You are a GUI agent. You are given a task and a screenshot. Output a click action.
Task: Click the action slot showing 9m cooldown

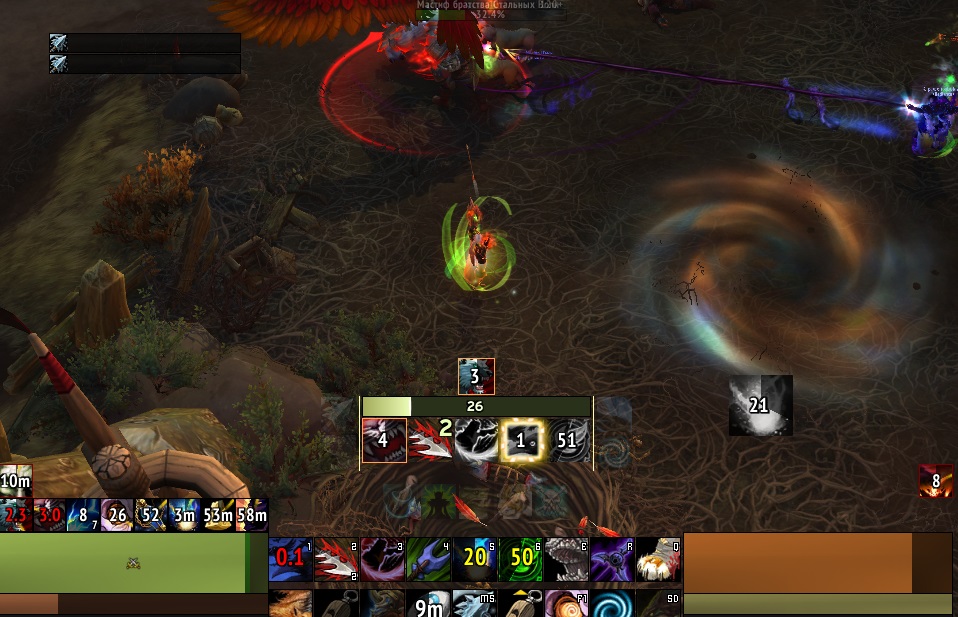(428, 604)
